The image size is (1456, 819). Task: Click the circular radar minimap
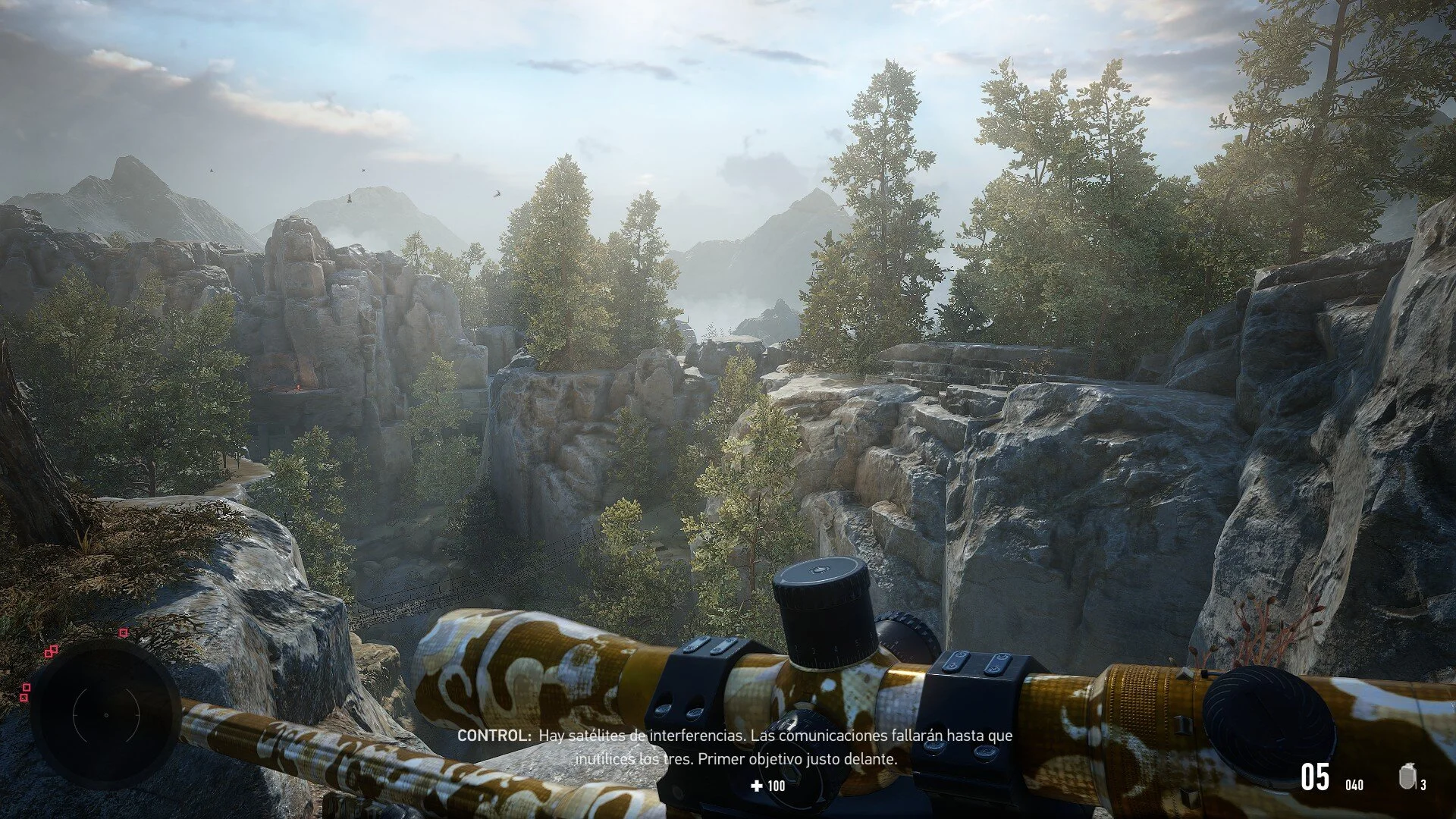(x=105, y=714)
